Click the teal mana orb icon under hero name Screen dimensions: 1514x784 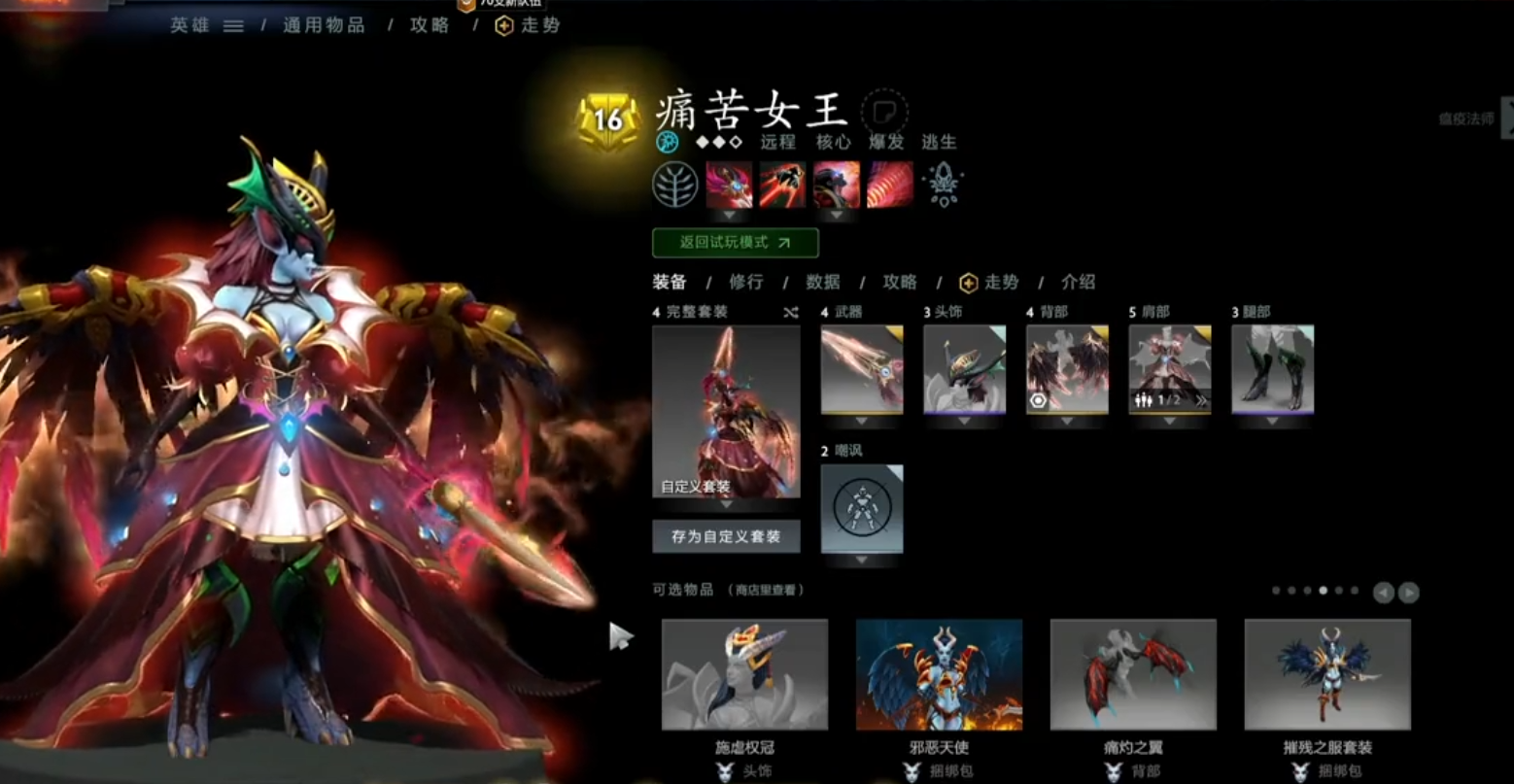point(665,142)
